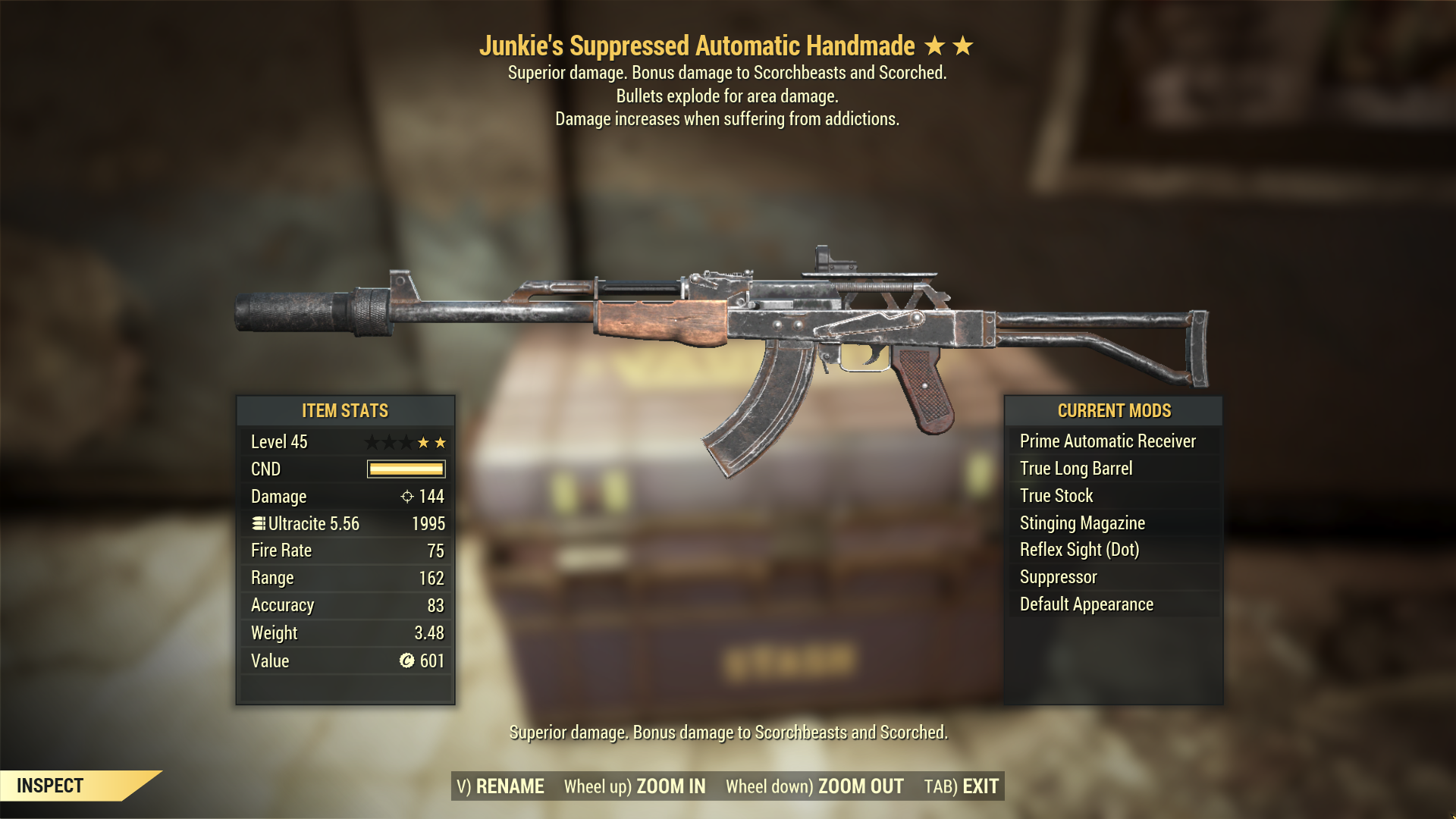Highlight the True Long Barrel mod
This screenshot has width=1456, height=819.
(1075, 469)
